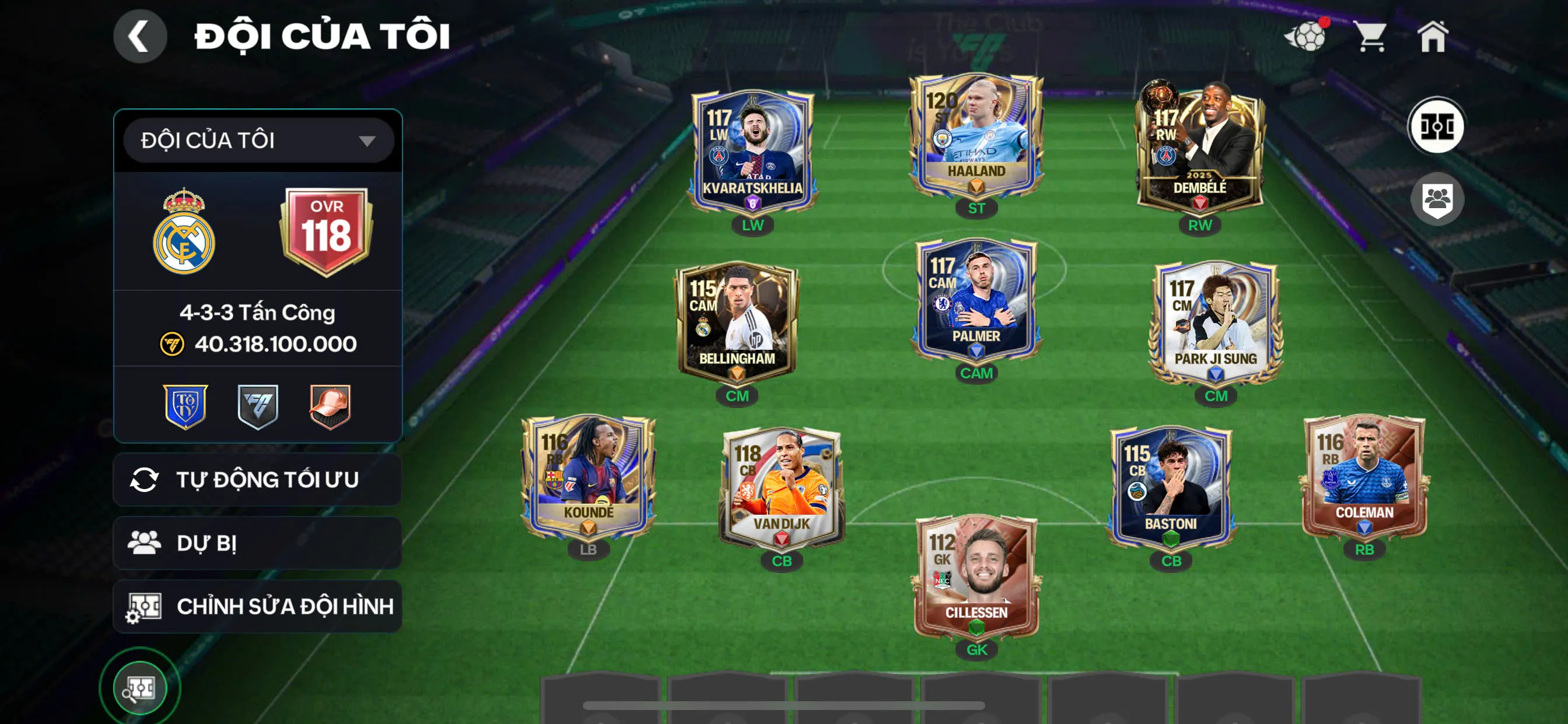Viewport: 1568px width, 724px height.
Task: Toggle the pitch formation view button
Action: (1437, 126)
